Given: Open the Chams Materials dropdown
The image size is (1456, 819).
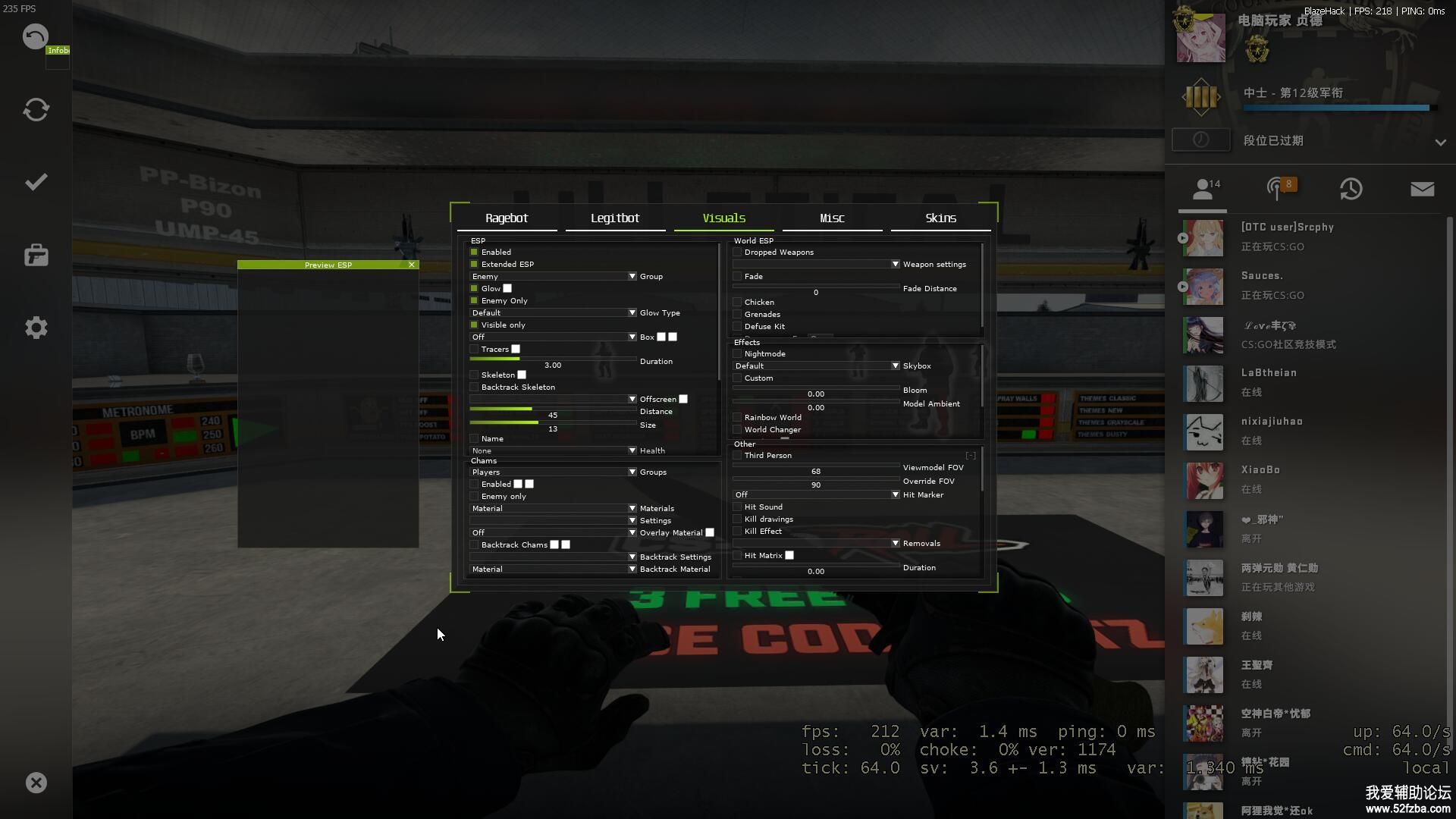Looking at the screenshot, I should click(553, 509).
